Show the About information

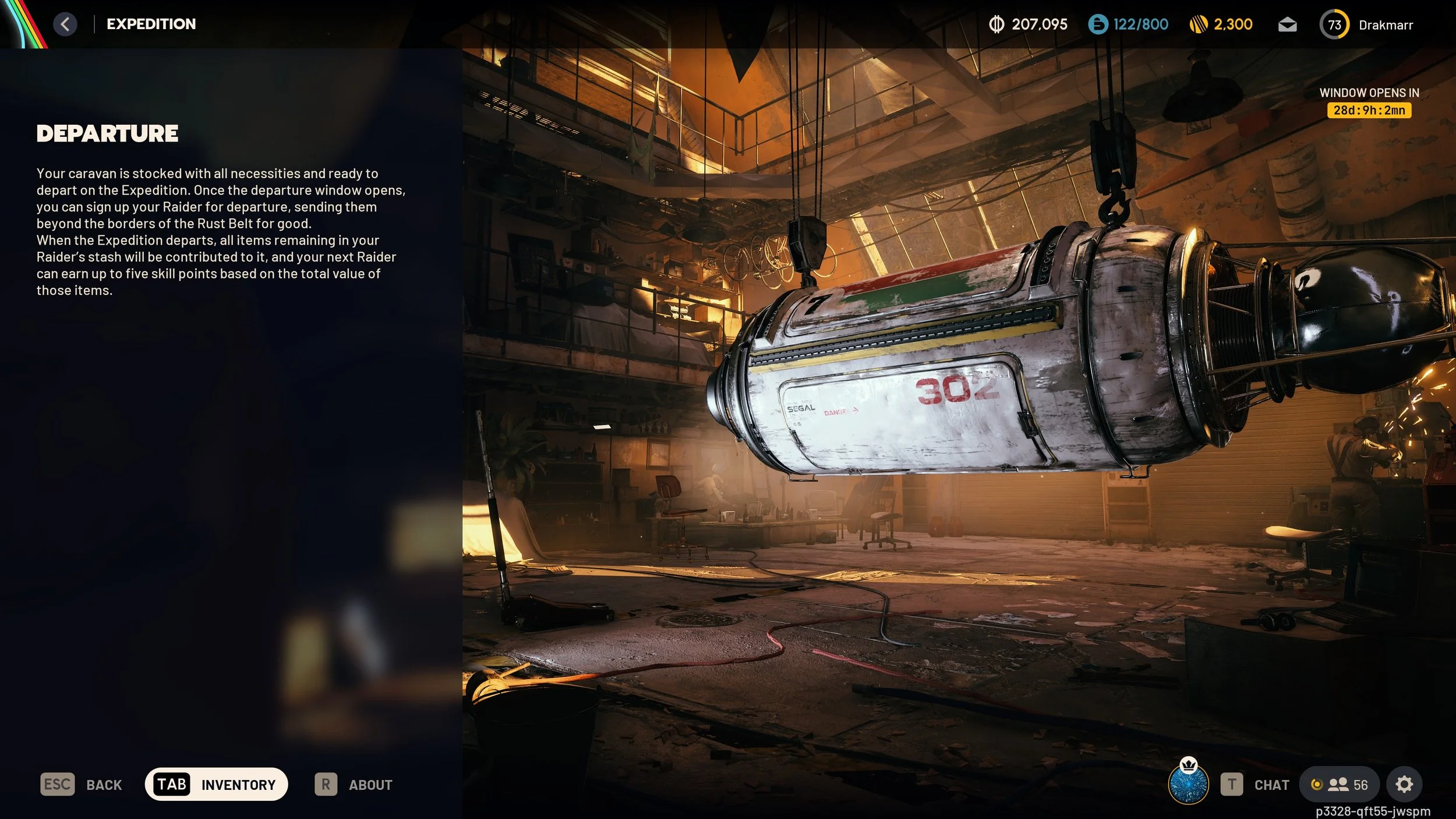pos(354,784)
